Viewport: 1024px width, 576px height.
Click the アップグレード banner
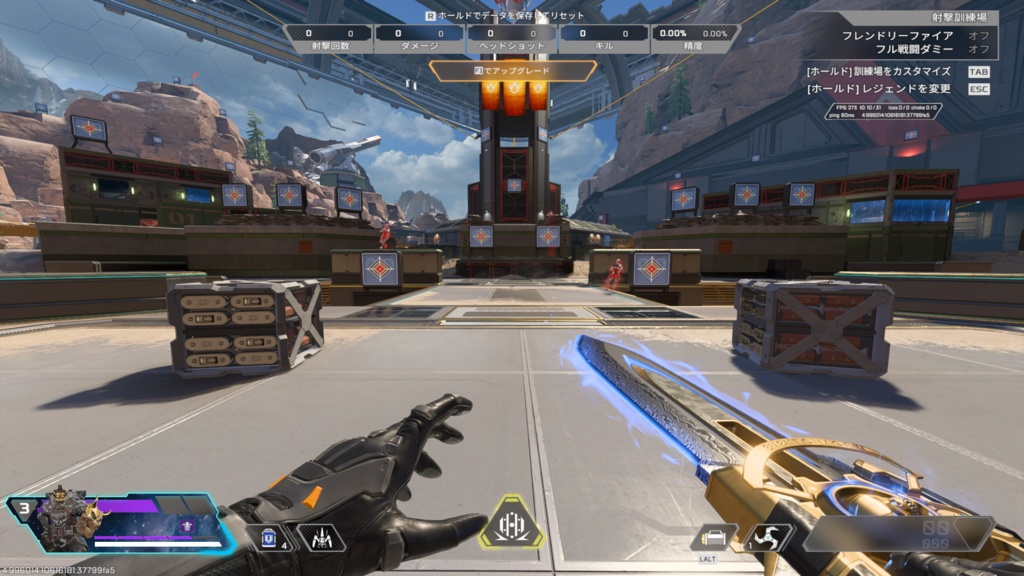coord(513,71)
